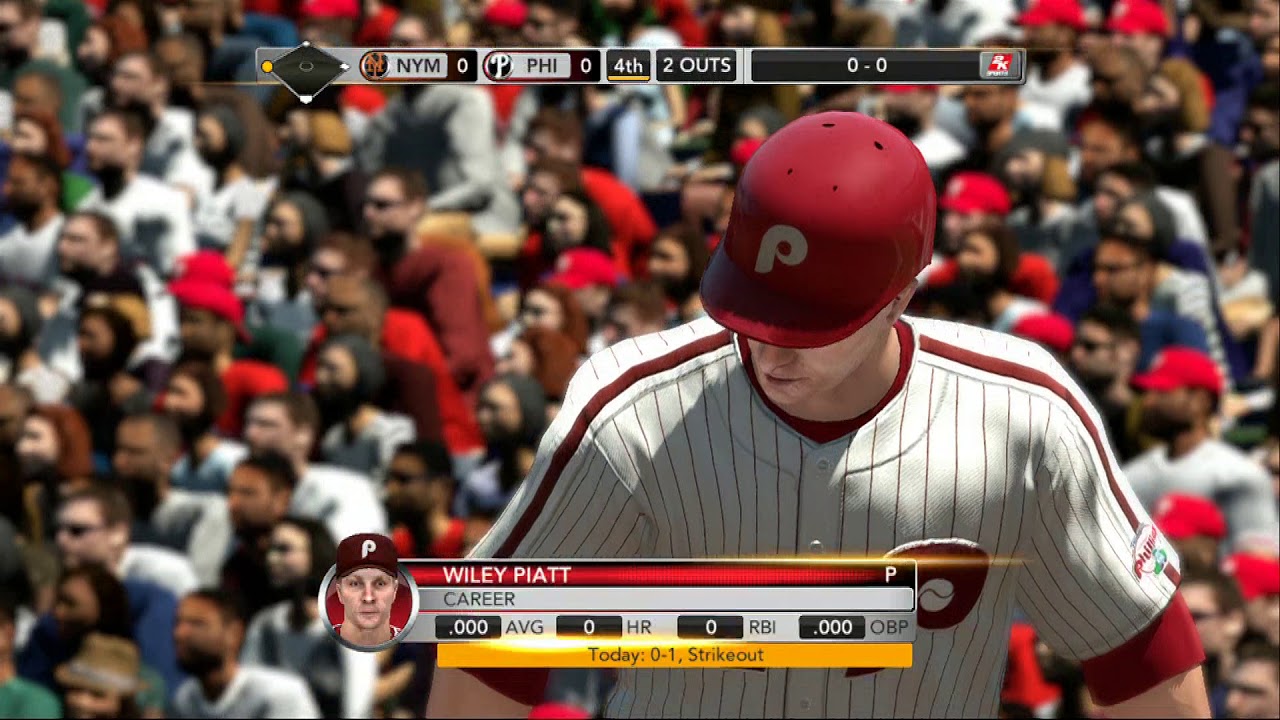
Task: Select the base runner diamond indicator
Action: pos(306,67)
